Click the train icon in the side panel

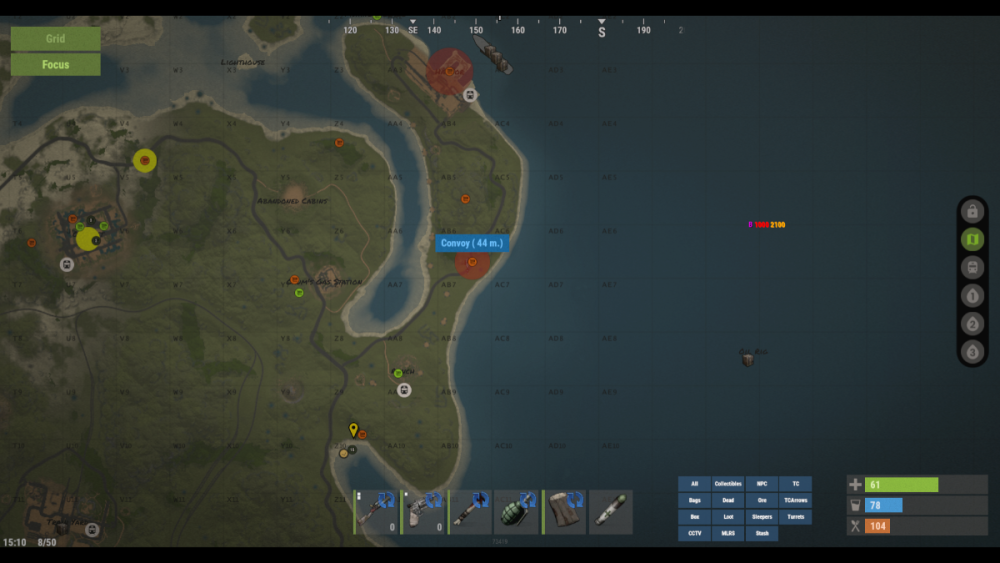pos(972,268)
